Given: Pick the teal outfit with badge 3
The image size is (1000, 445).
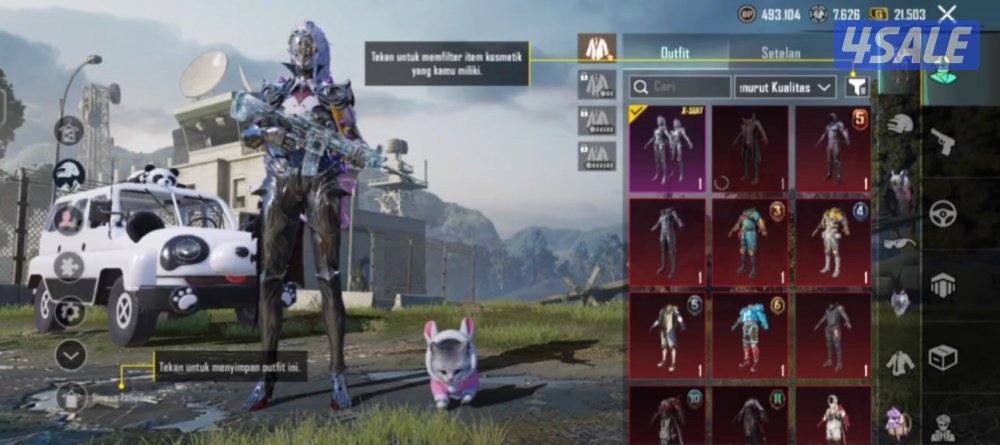Looking at the screenshot, I should coord(749,239).
